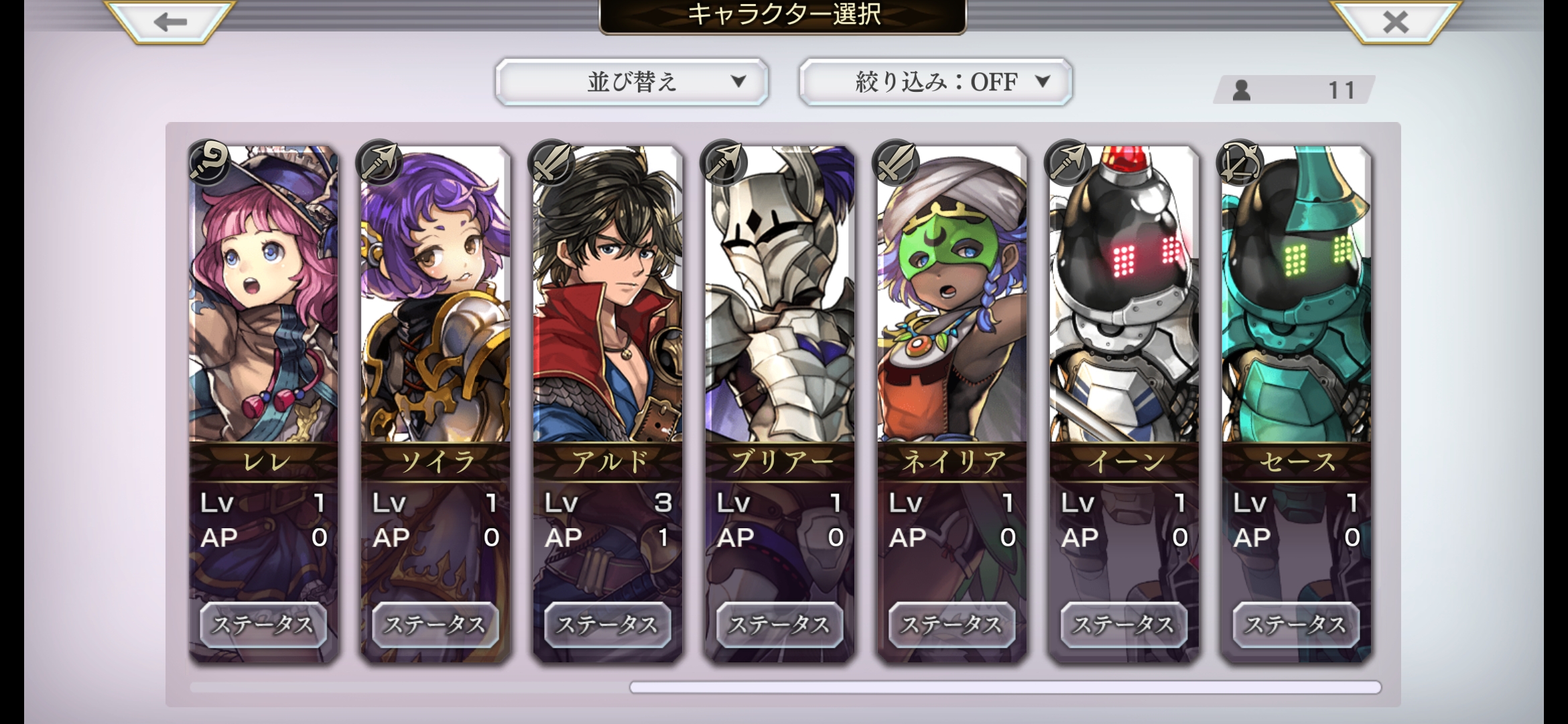Viewport: 1568px width, 724px height.
Task: Open レレ's ステータス status page
Action: [263, 625]
